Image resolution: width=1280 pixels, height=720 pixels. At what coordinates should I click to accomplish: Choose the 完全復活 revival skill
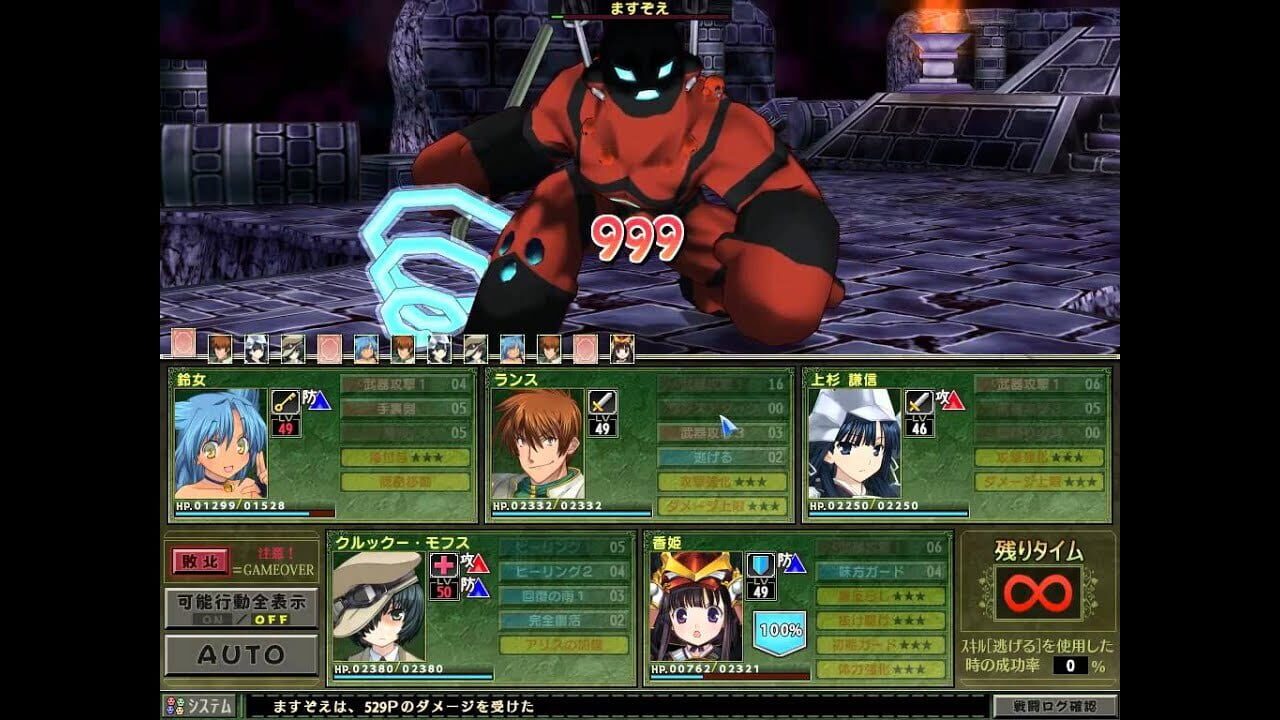(558, 620)
